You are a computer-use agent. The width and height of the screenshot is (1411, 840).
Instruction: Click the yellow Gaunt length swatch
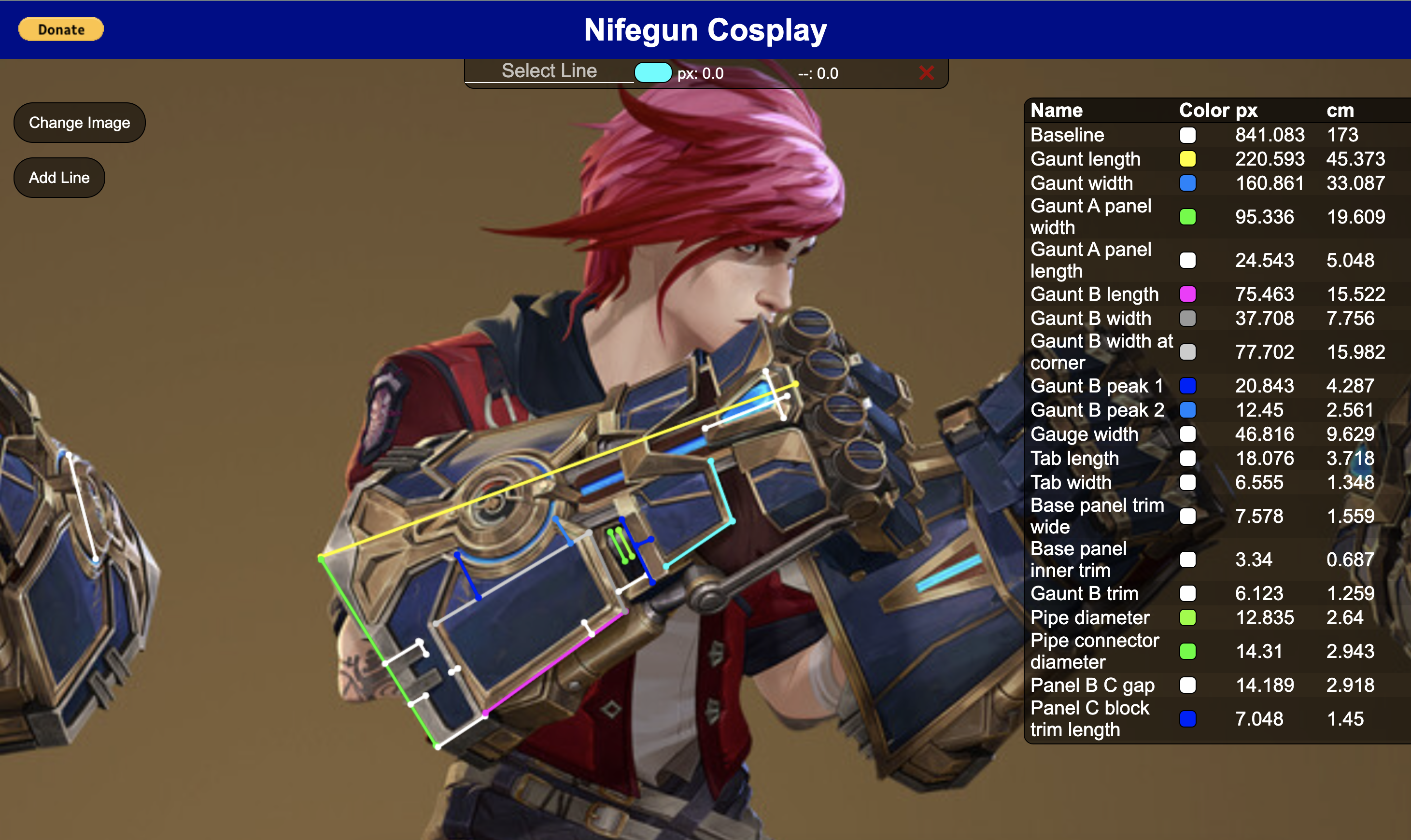click(x=1188, y=159)
